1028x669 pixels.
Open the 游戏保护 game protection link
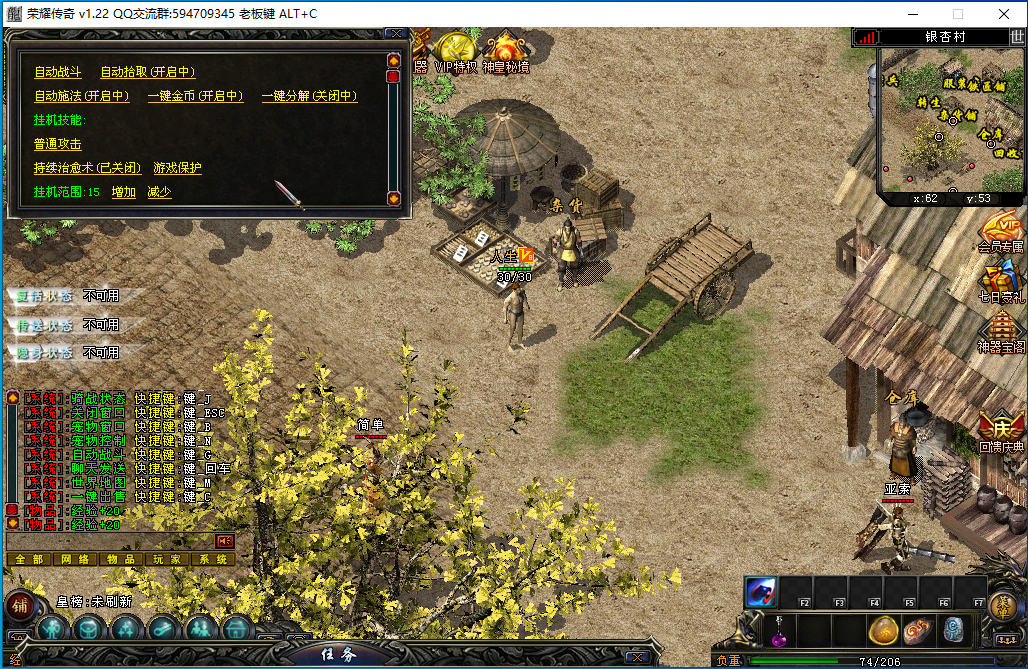[x=177, y=168]
